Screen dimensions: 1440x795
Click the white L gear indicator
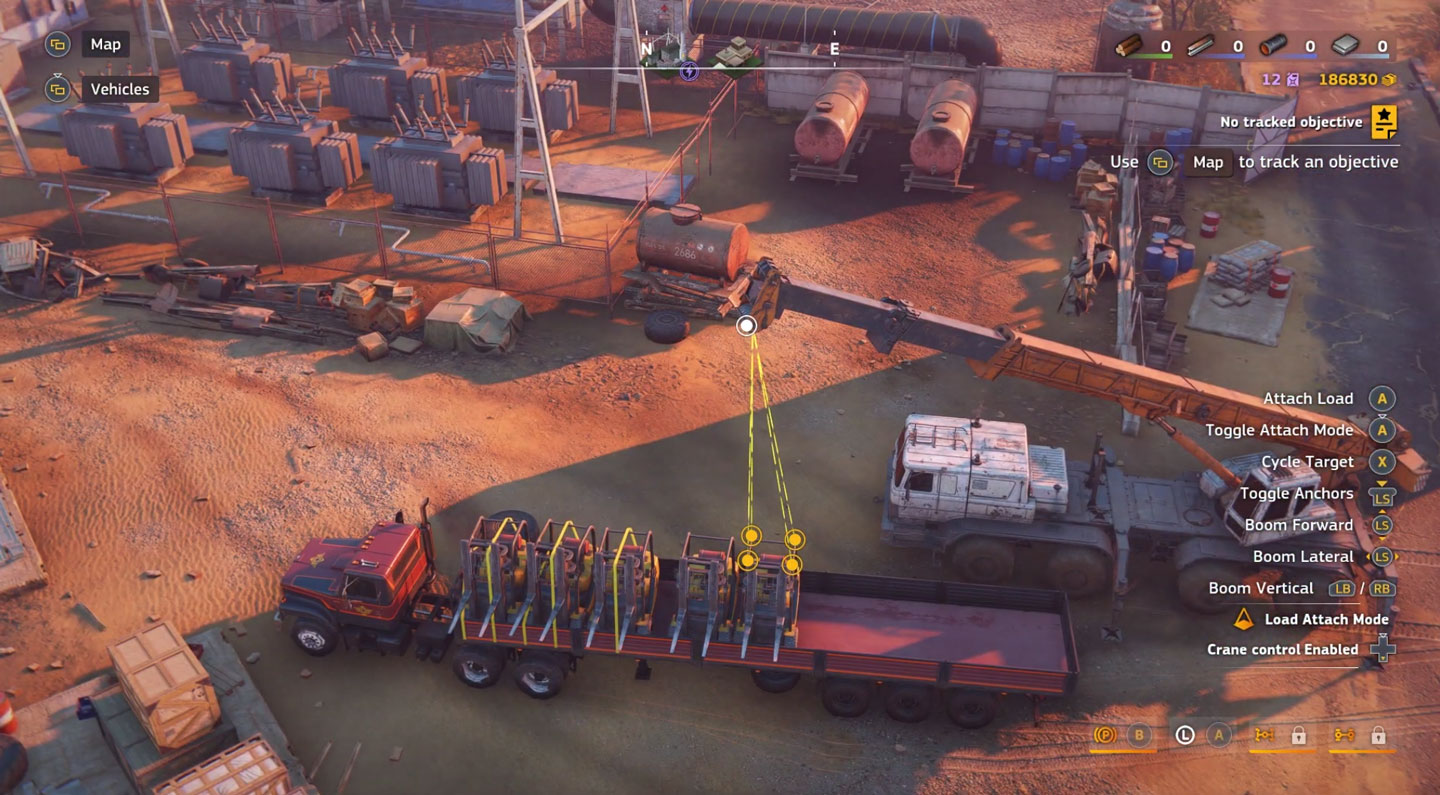click(1185, 736)
